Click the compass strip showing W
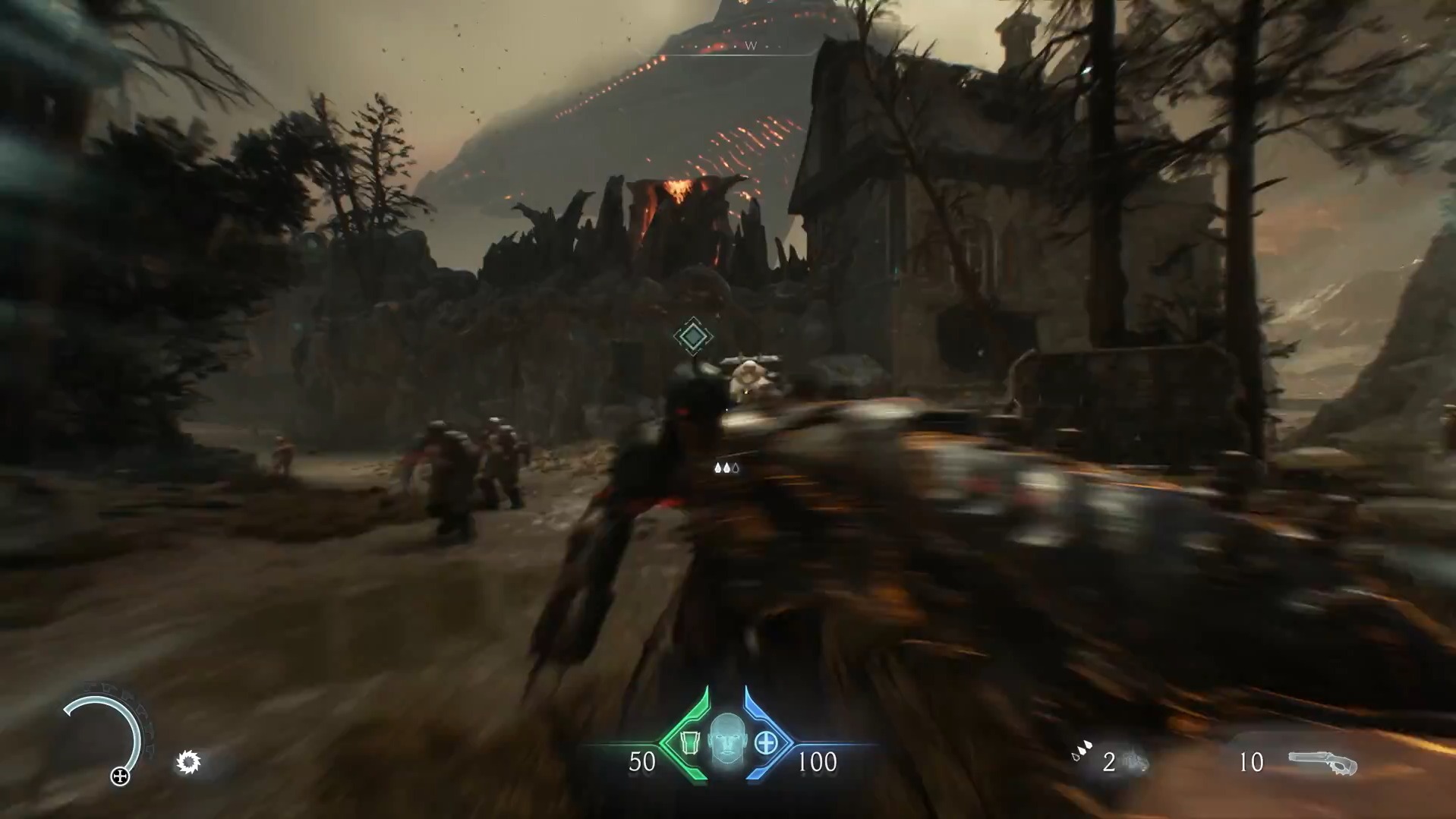Viewport: 1456px width, 819px height. tap(750, 46)
